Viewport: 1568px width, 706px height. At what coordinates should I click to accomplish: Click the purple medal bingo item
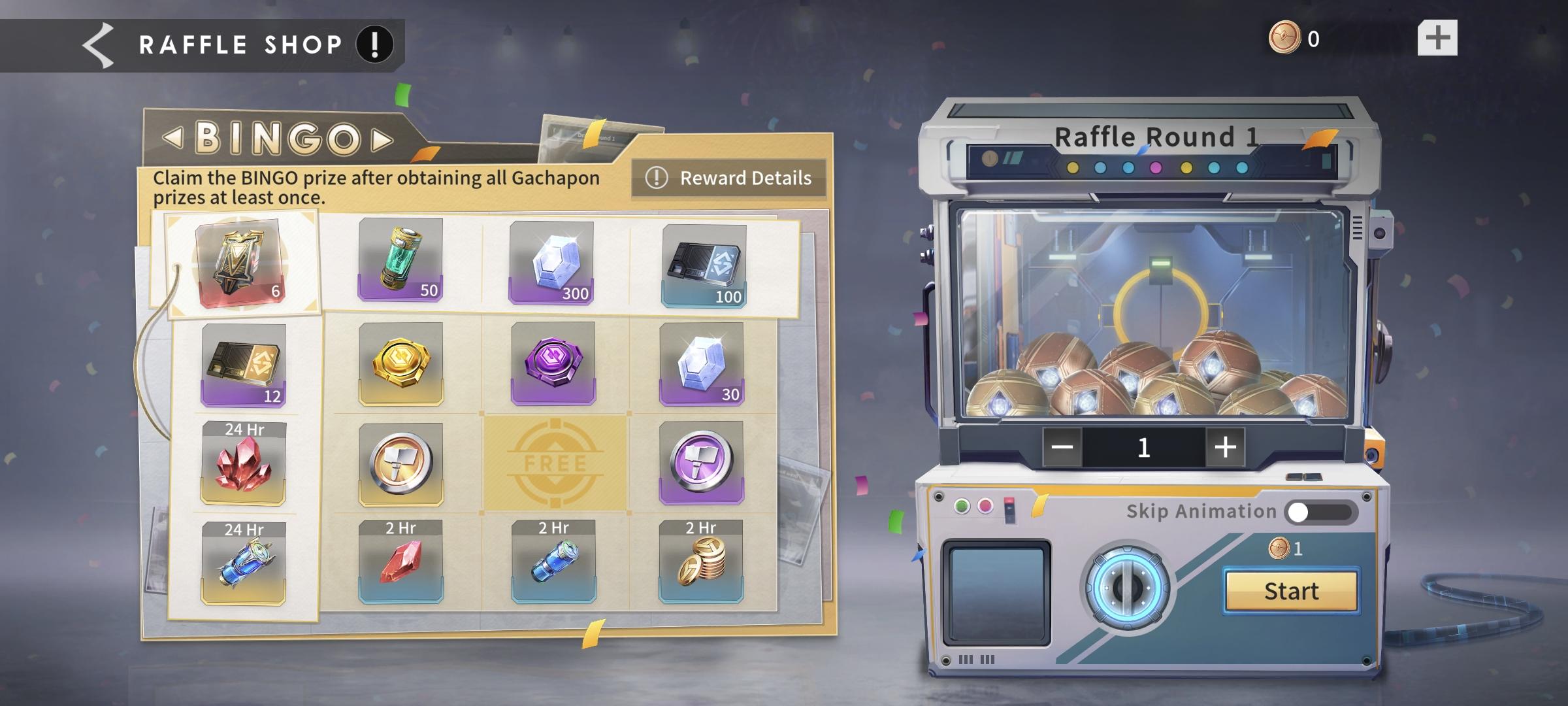pyautogui.click(x=552, y=363)
